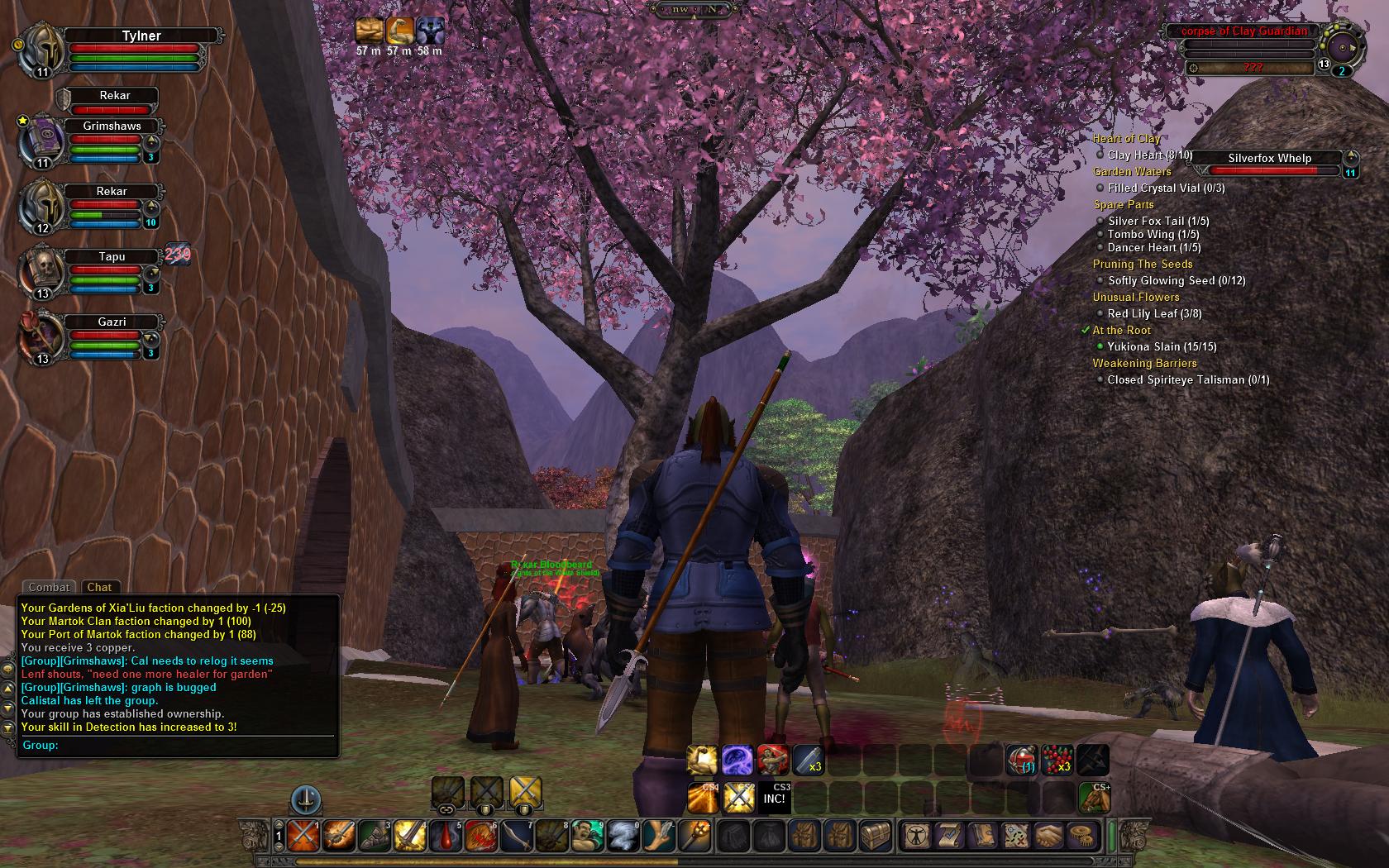Target Tapu in the group list
The image size is (1389, 868).
pos(112,256)
